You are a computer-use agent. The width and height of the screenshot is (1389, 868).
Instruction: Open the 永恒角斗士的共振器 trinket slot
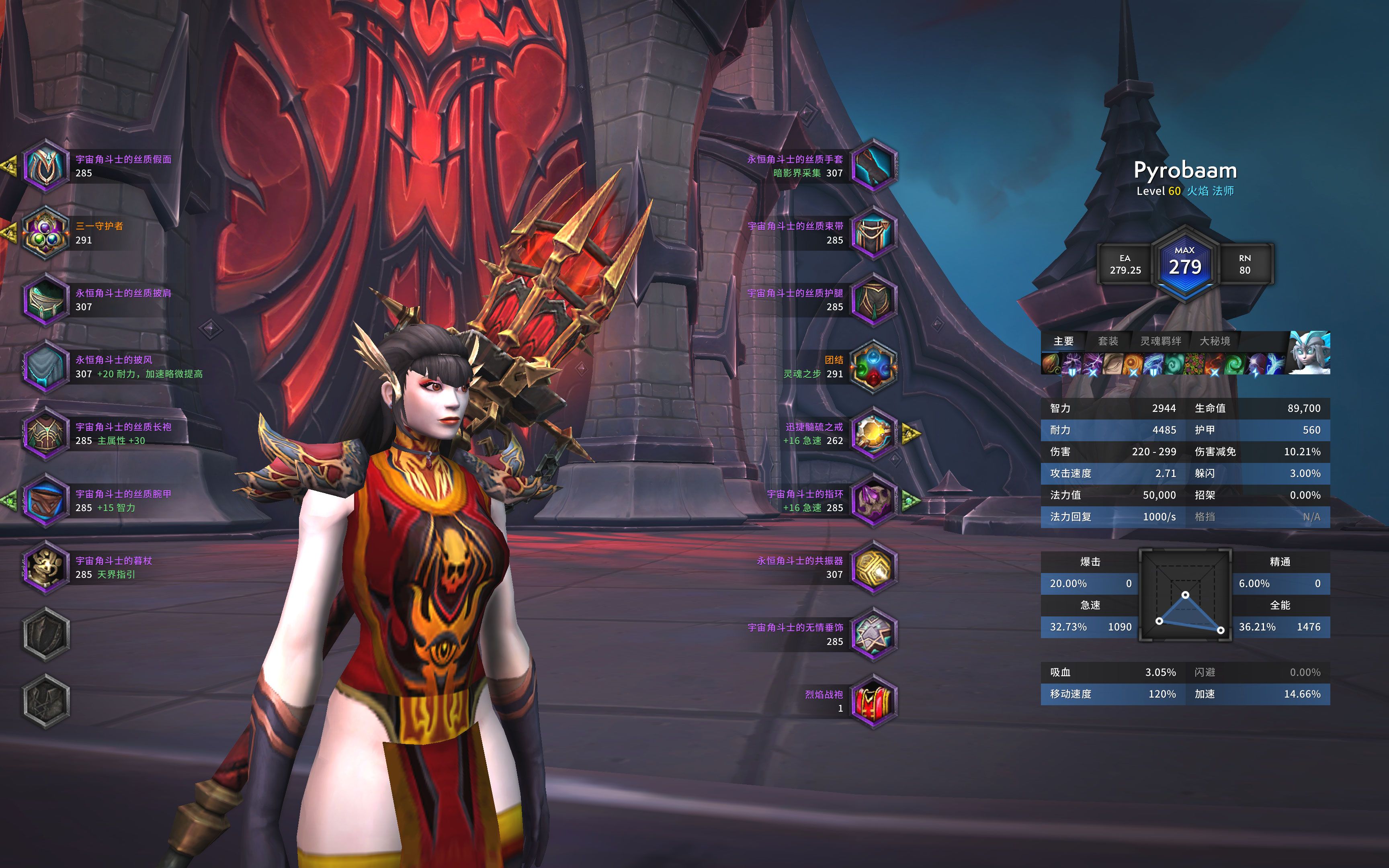pyautogui.click(x=873, y=567)
